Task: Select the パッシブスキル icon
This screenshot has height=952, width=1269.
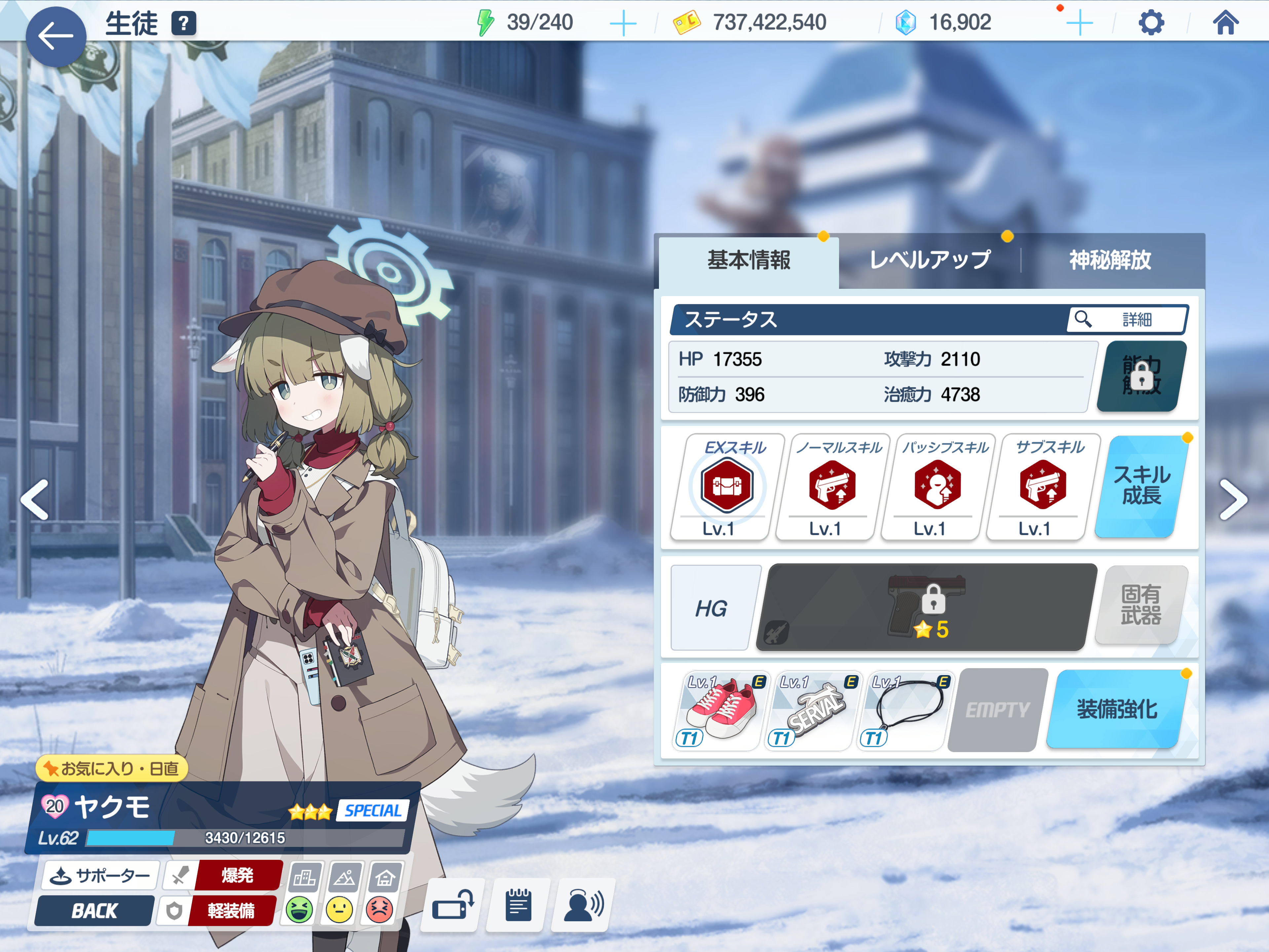Action: [x=937, y=486]
